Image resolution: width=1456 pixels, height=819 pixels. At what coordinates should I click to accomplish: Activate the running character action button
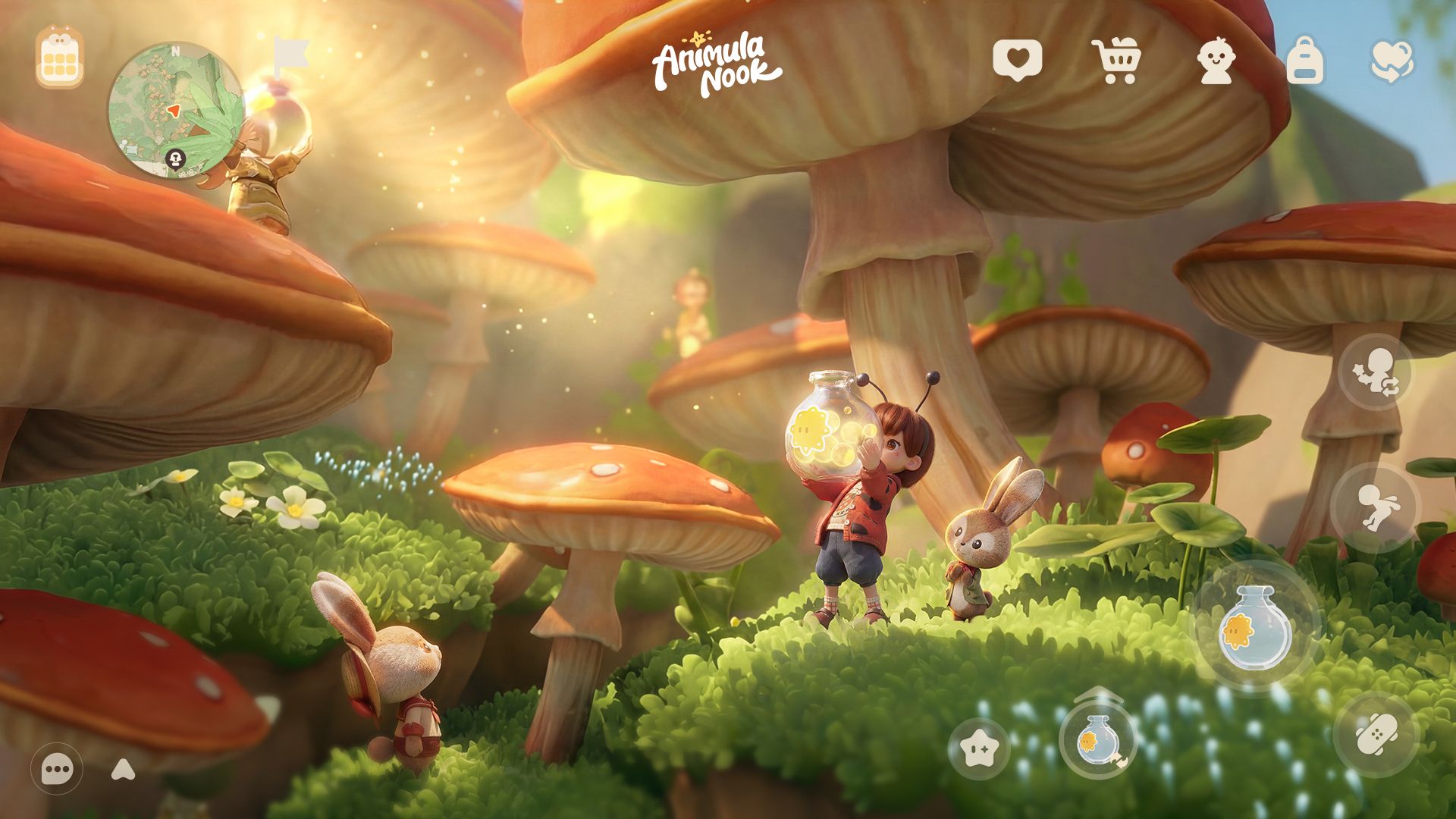[1376, 507]
